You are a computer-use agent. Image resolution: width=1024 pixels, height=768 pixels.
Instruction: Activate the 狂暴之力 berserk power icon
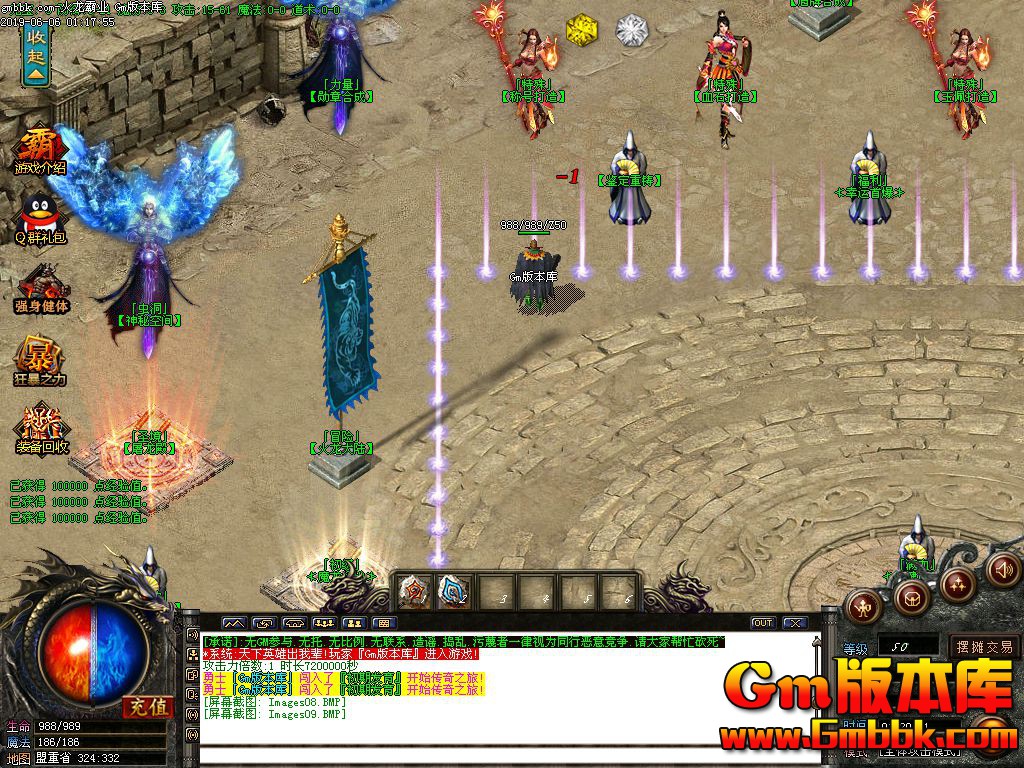click(40, 360)
